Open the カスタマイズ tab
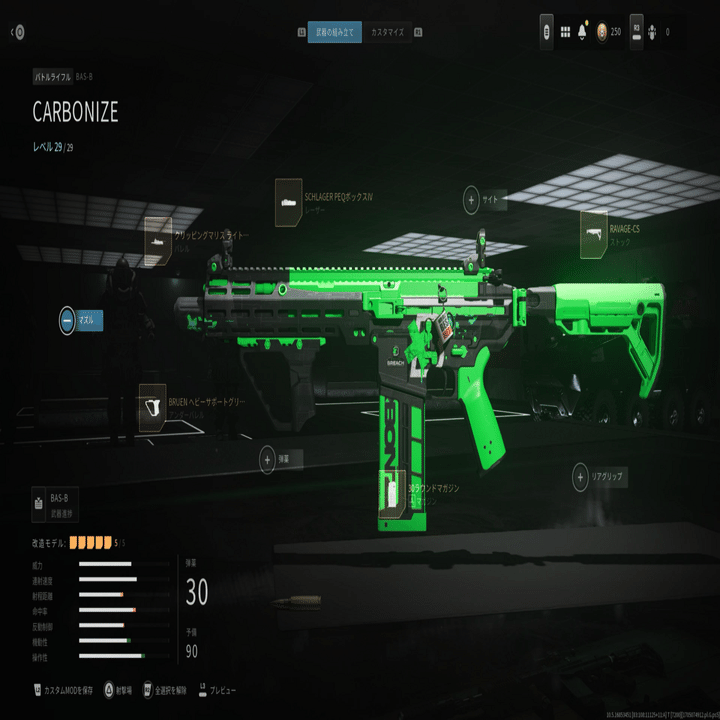720x720 pixels. (387, 32)
